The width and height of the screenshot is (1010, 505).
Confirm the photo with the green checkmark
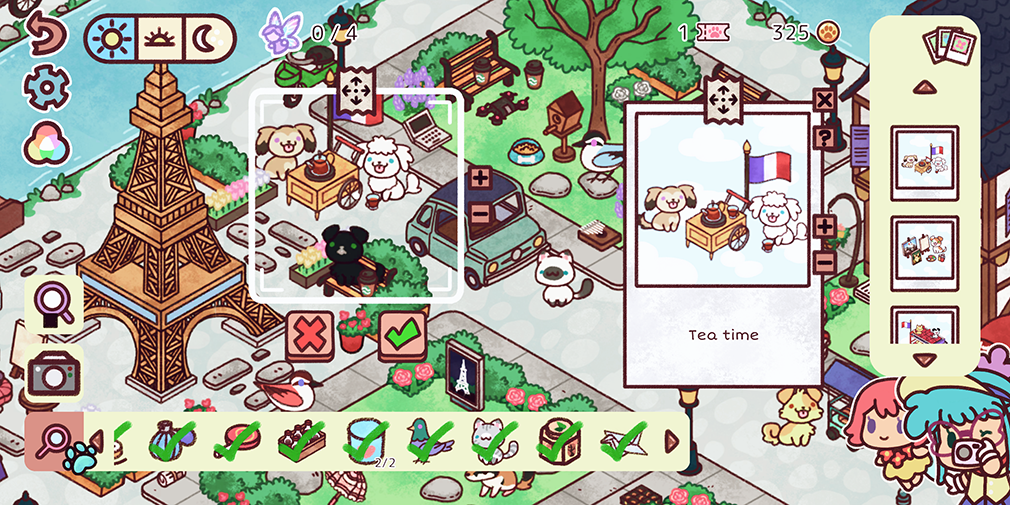[x=402, y=335]
